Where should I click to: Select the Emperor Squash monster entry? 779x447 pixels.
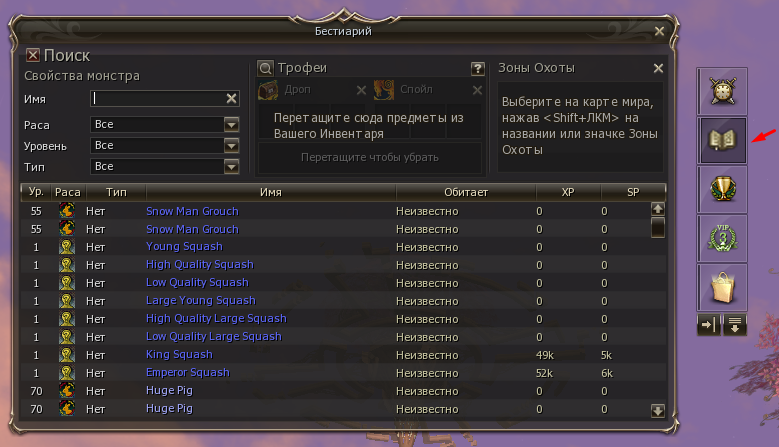pyautogui.click(x=188, y=372)
